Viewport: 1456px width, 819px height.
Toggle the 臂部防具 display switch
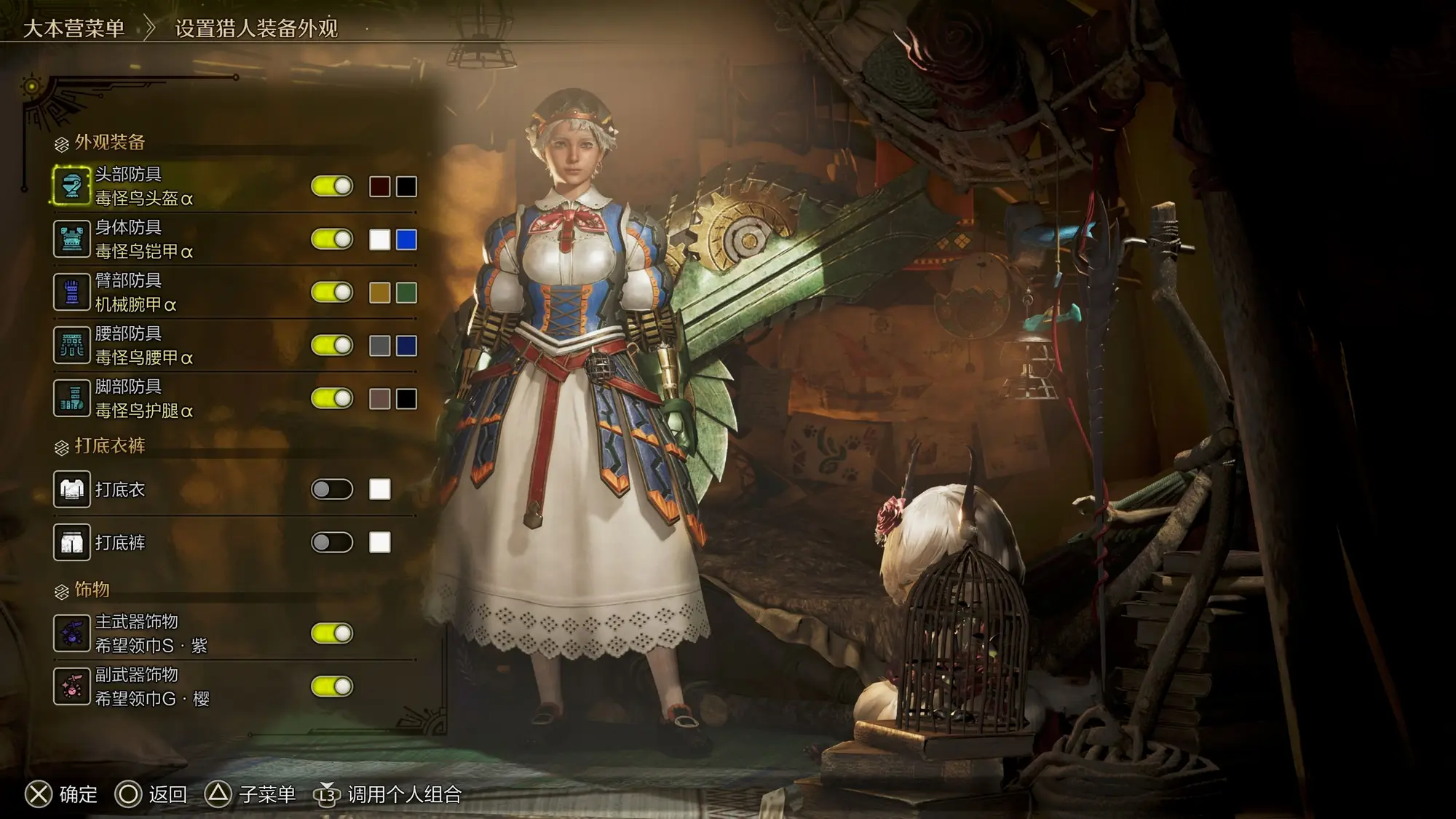tap(332, 293)
